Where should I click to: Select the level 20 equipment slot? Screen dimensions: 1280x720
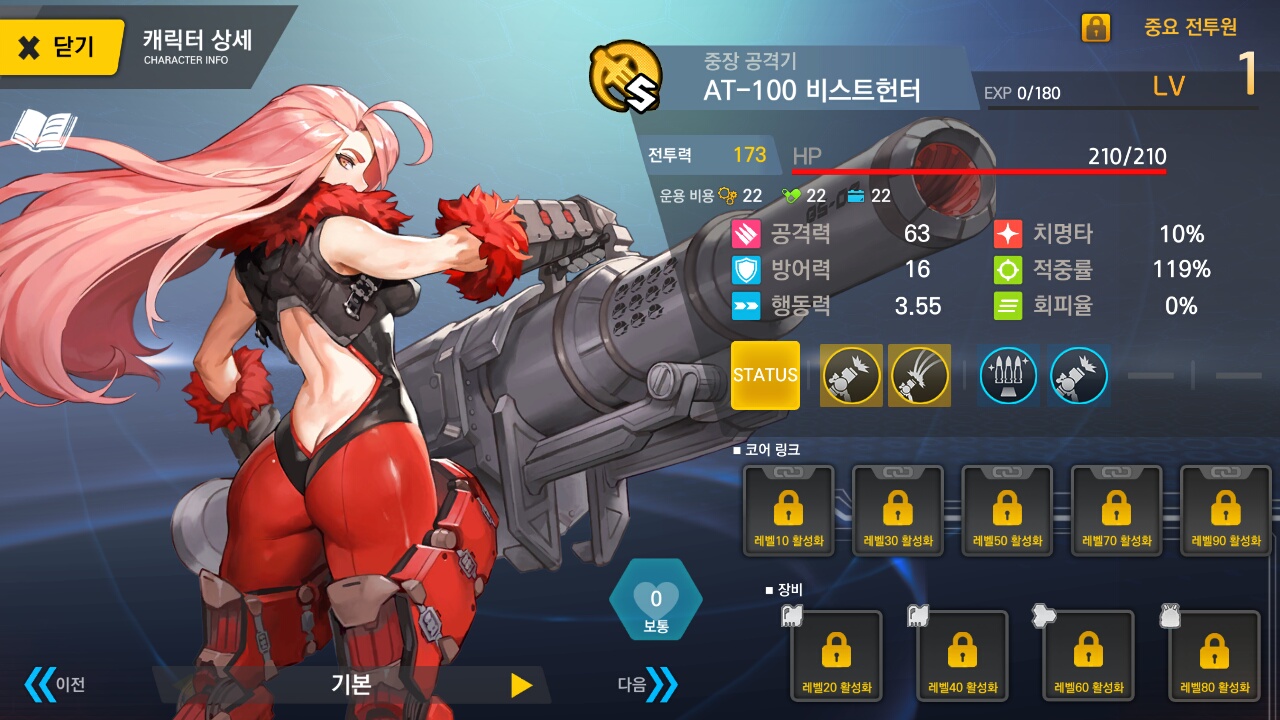[836, 656]
